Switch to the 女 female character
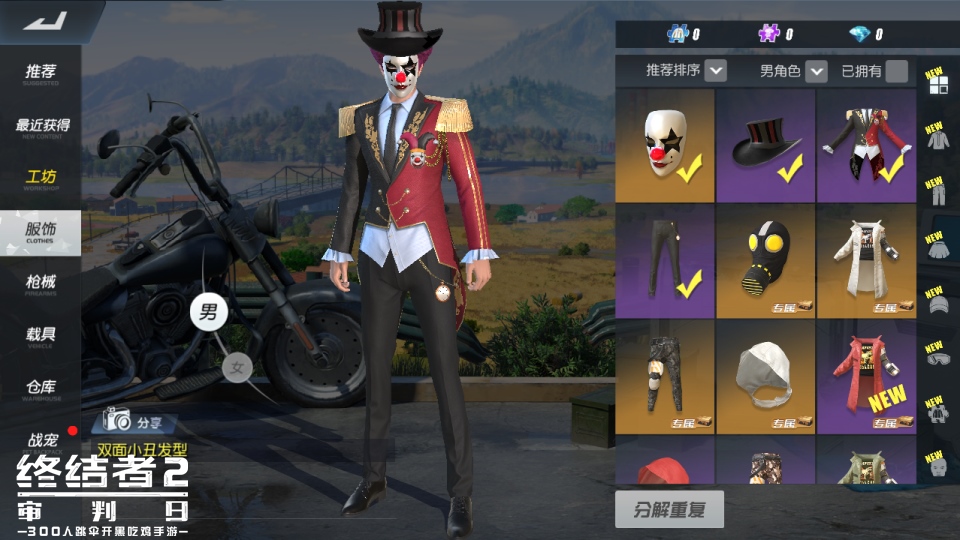This screenshot has width=960, height=540. (x=237, y=368)
